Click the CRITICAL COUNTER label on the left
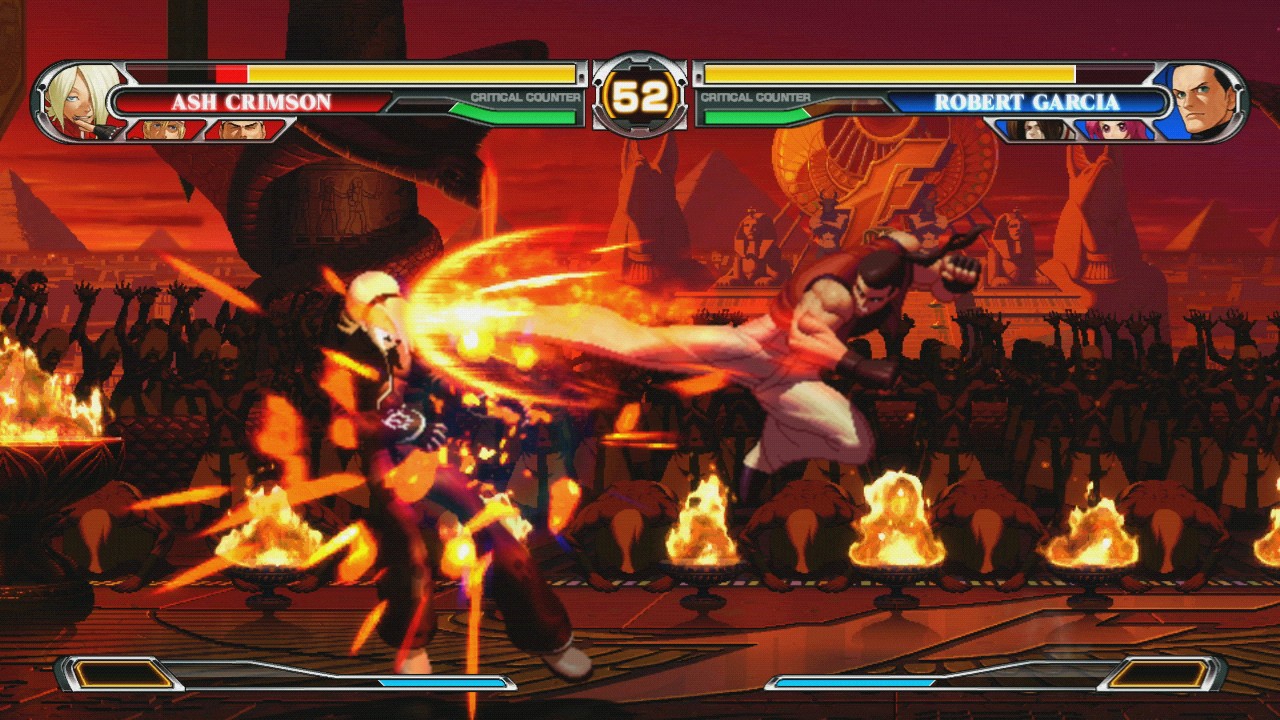 pos(525,94)
